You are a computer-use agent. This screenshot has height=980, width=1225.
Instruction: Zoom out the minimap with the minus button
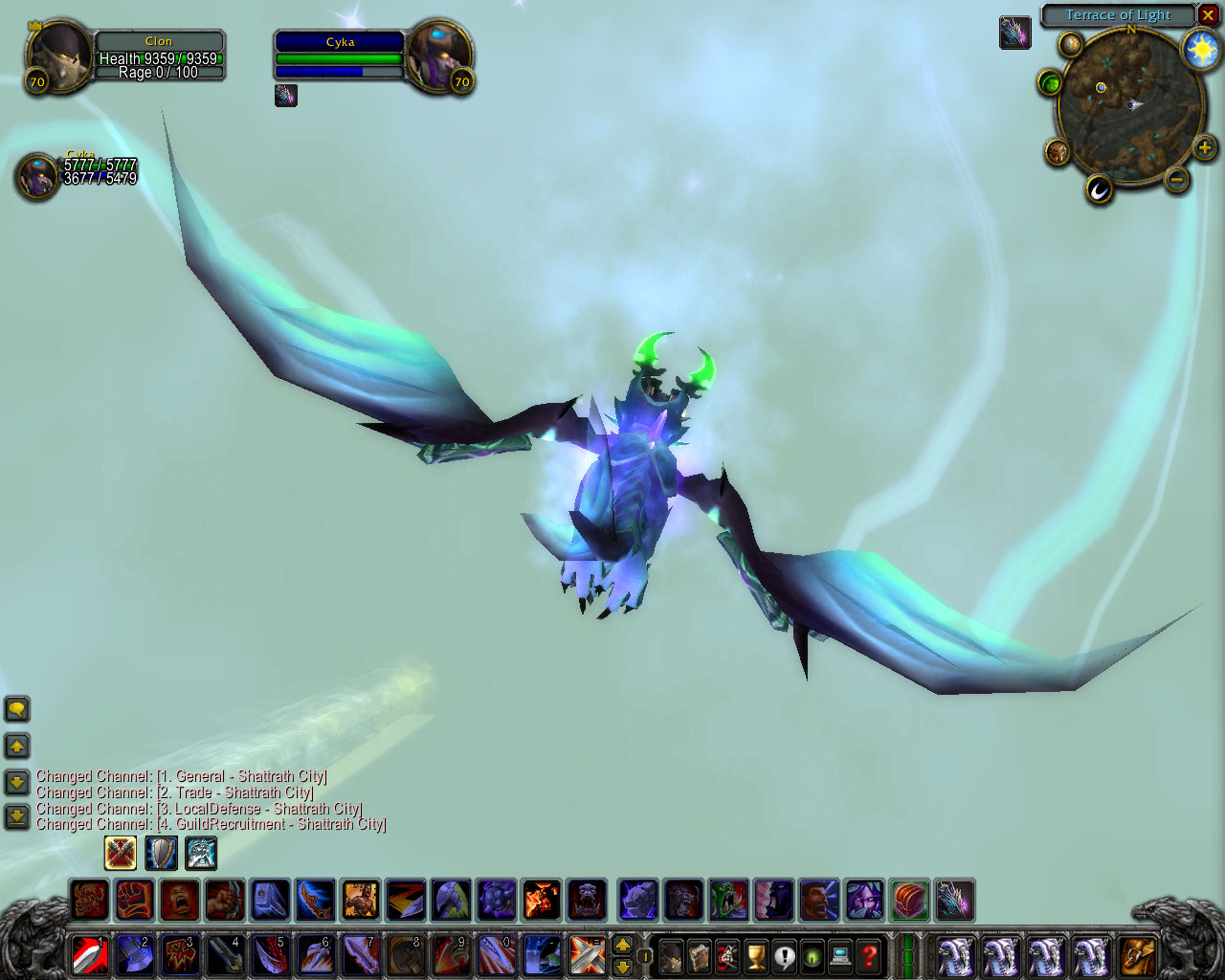pos(1178,179)
